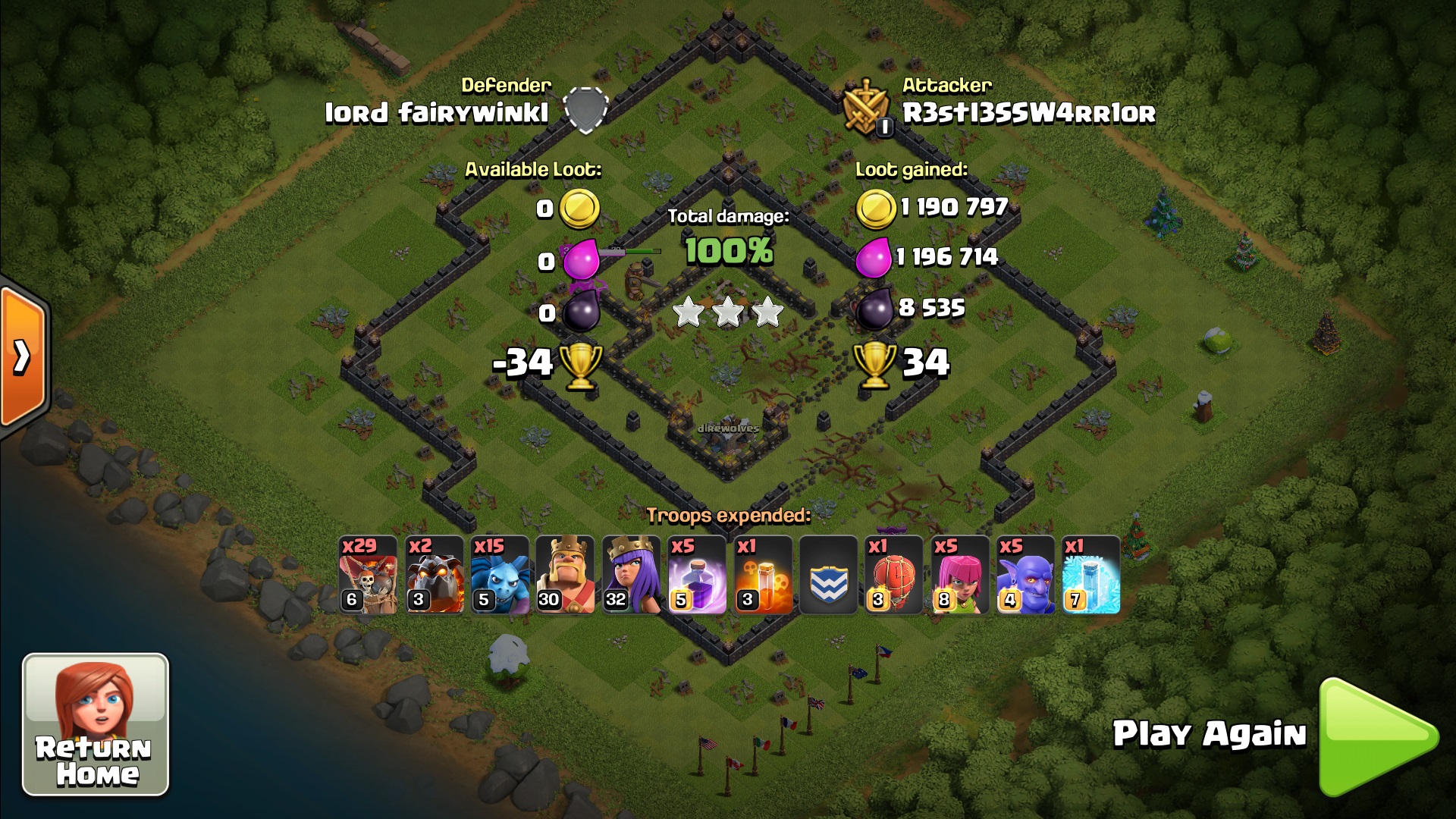The image size is (1456, 819).
Task: Select the Archer Queen hero card
Action: tap(631, 575)
